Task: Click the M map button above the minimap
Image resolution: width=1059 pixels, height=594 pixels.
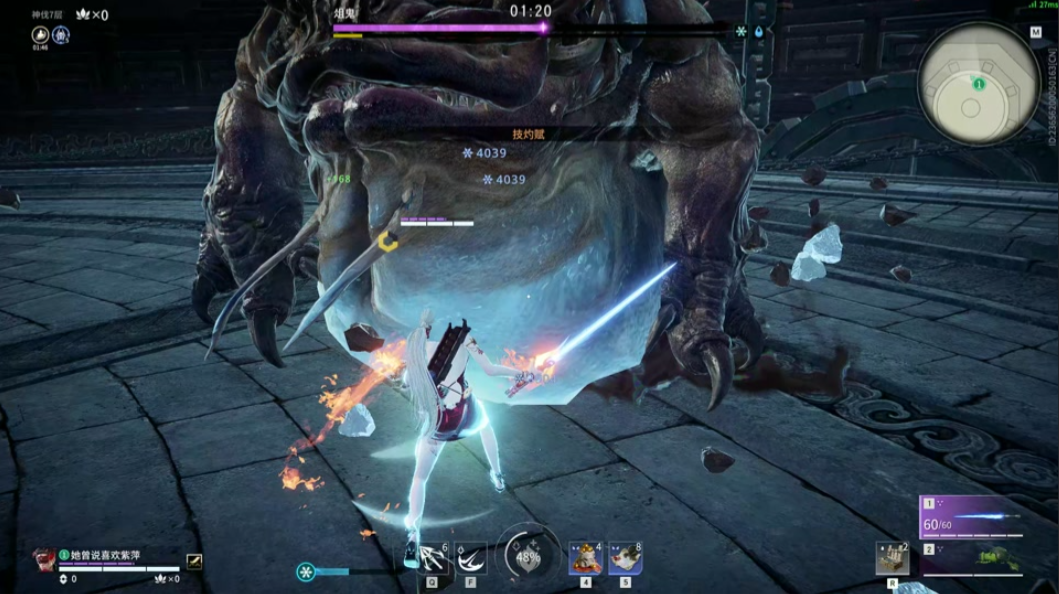Action: coord(1035,32)
